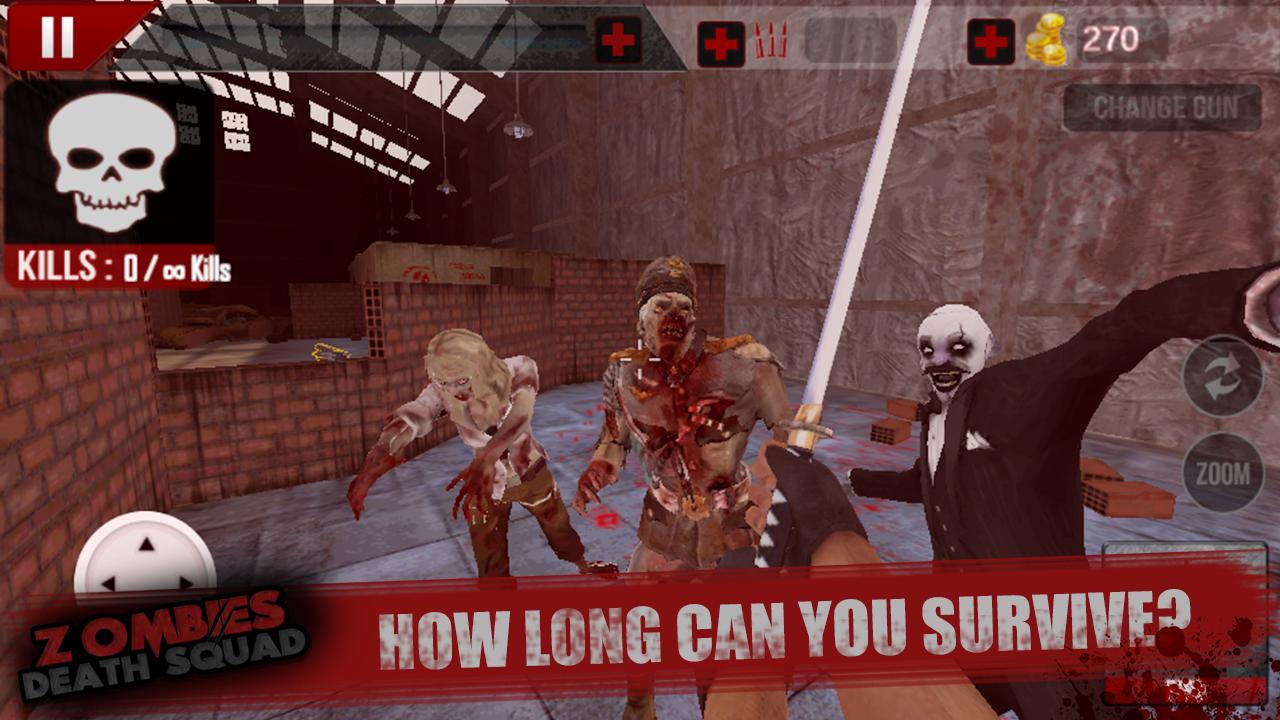
Task: Tap the right arrow on movement pad
Action: coord(184,583)
